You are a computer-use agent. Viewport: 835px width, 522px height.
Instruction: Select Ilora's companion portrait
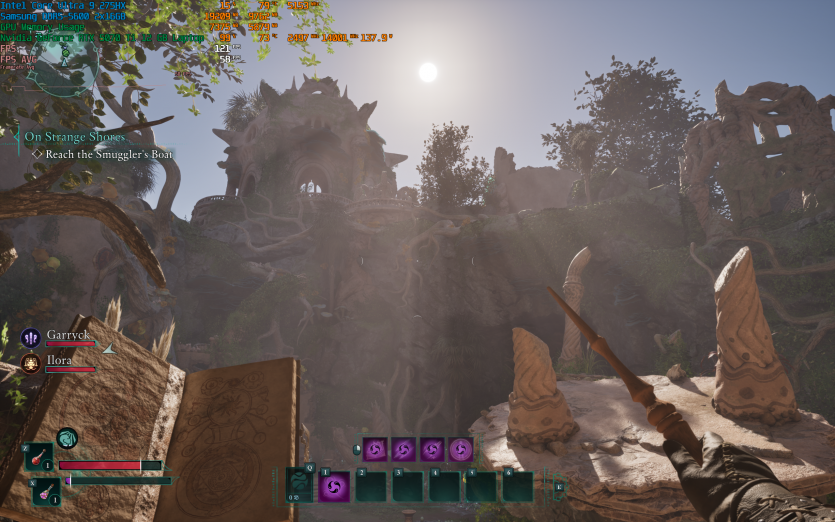(x=30, y=363)
